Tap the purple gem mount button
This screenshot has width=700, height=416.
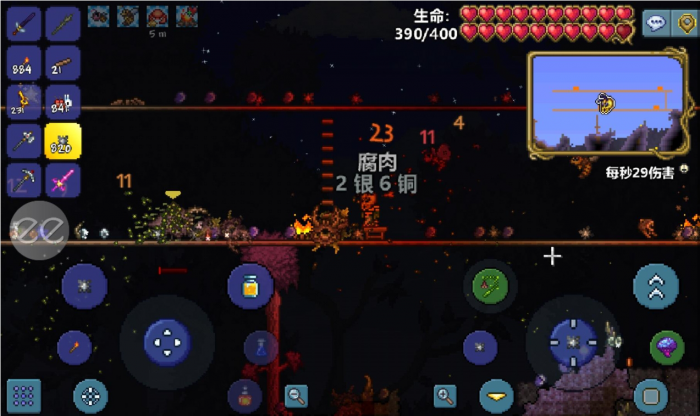(x=667, y=347)
